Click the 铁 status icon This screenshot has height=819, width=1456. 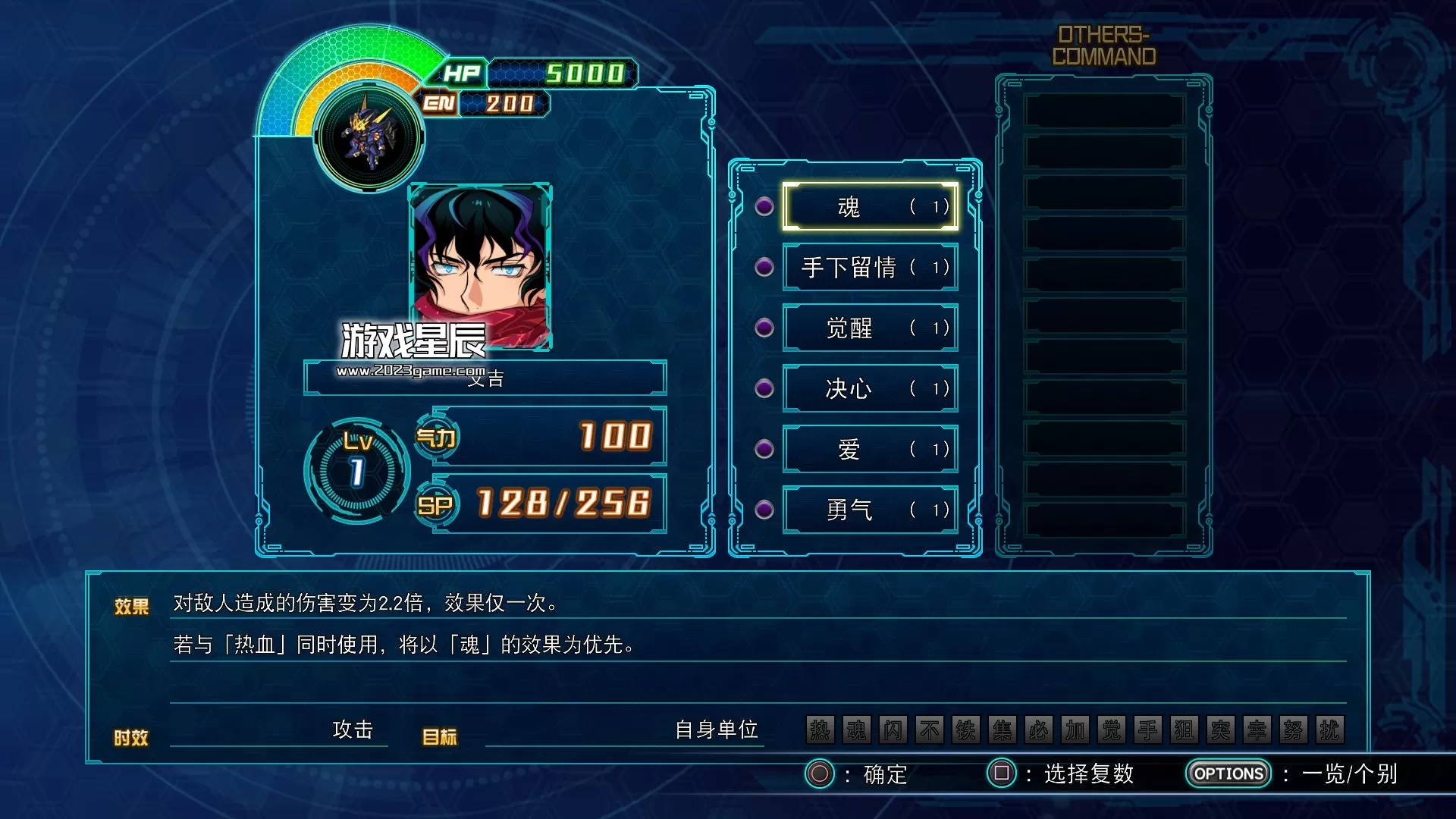pyautogui.click(x=965, y=730)
